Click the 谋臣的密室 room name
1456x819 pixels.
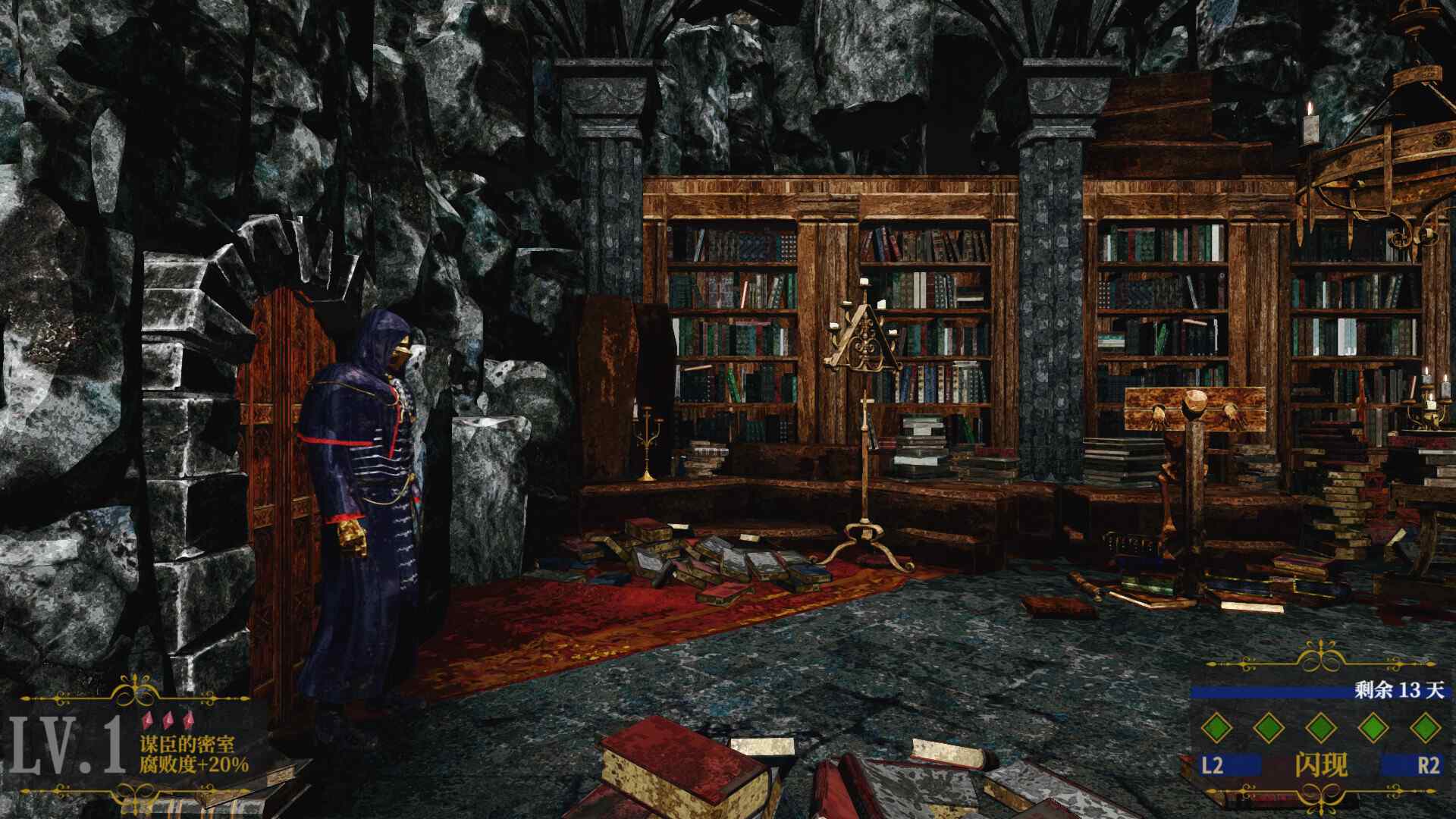[187, 745]
